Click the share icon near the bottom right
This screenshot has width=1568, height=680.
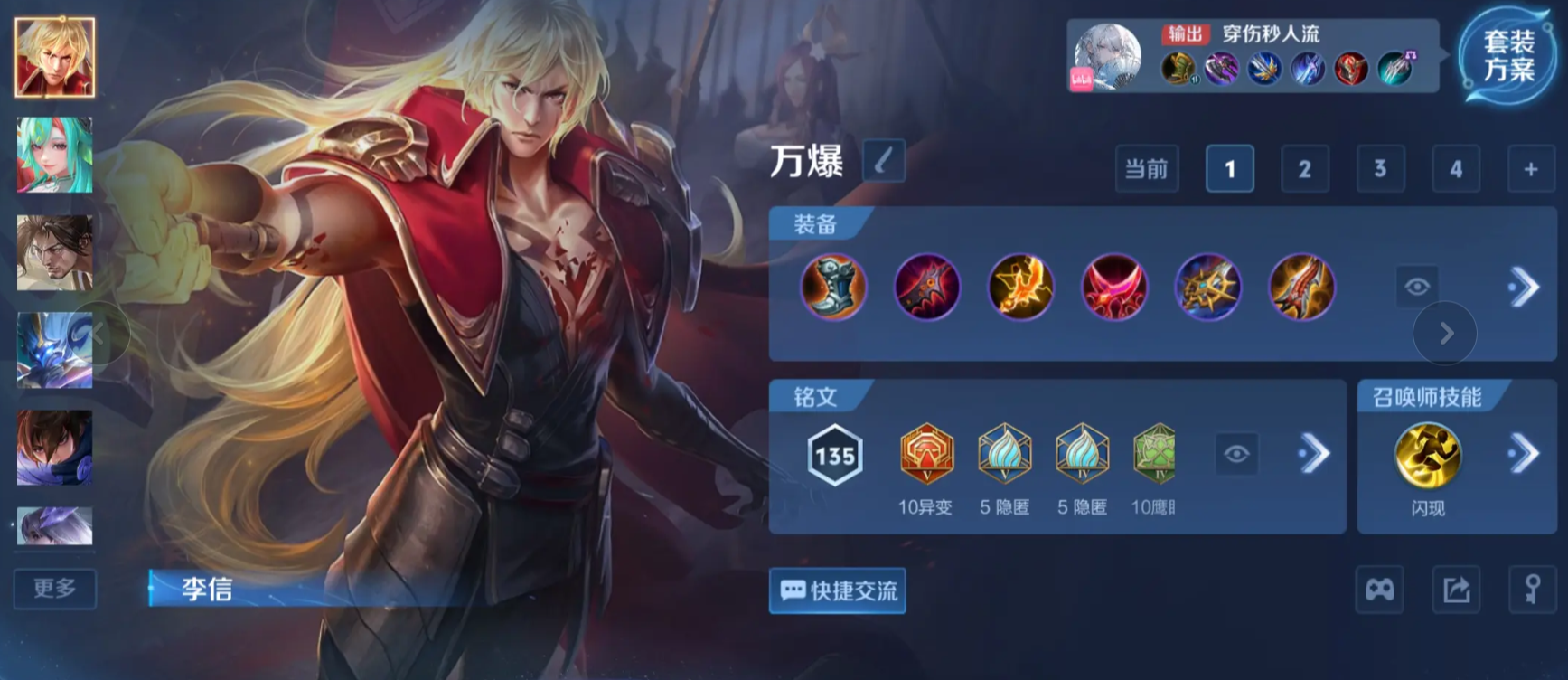1457,590
